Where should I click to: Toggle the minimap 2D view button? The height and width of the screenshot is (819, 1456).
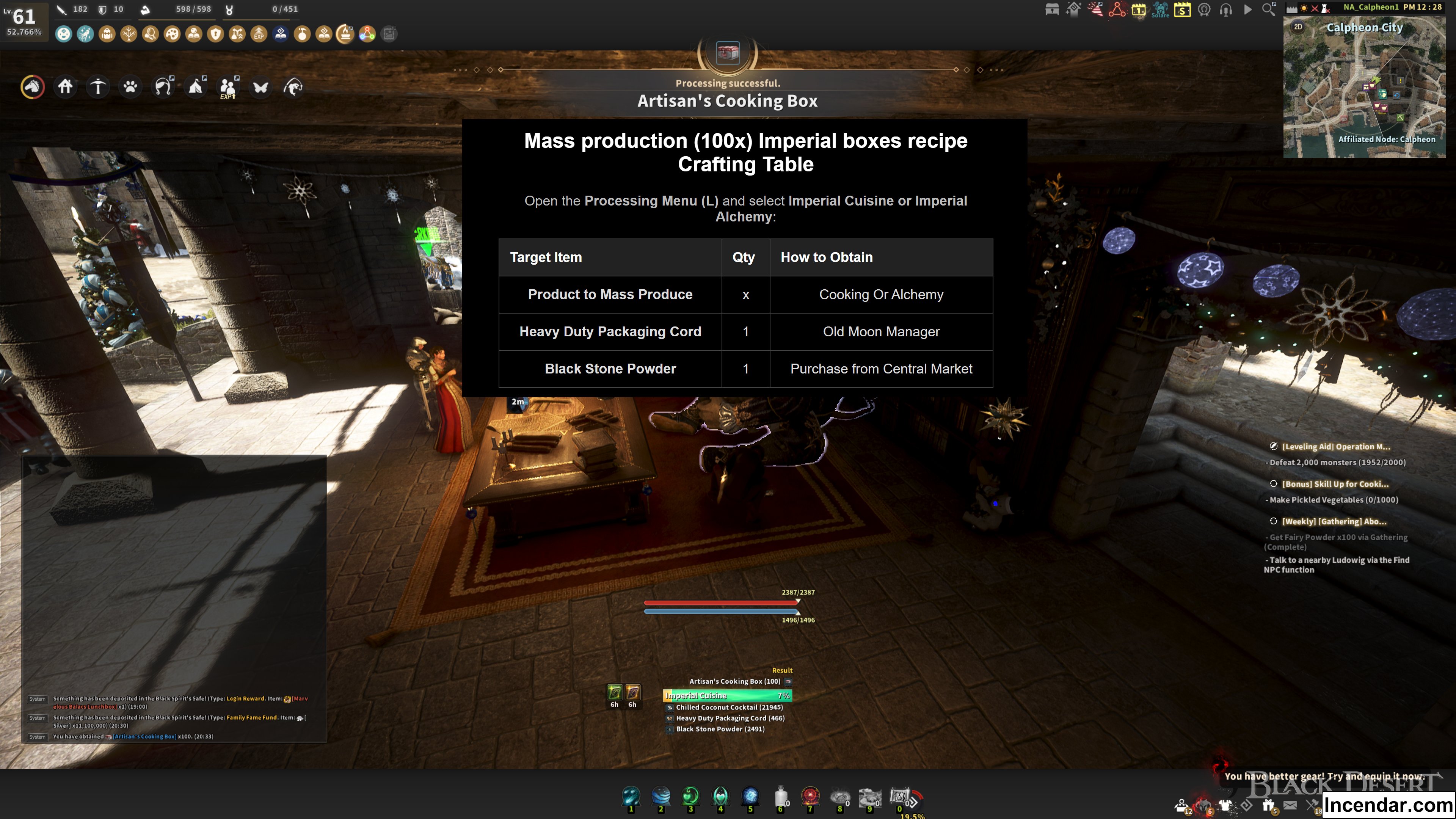pyautogui.click(x=1298, y=27)
